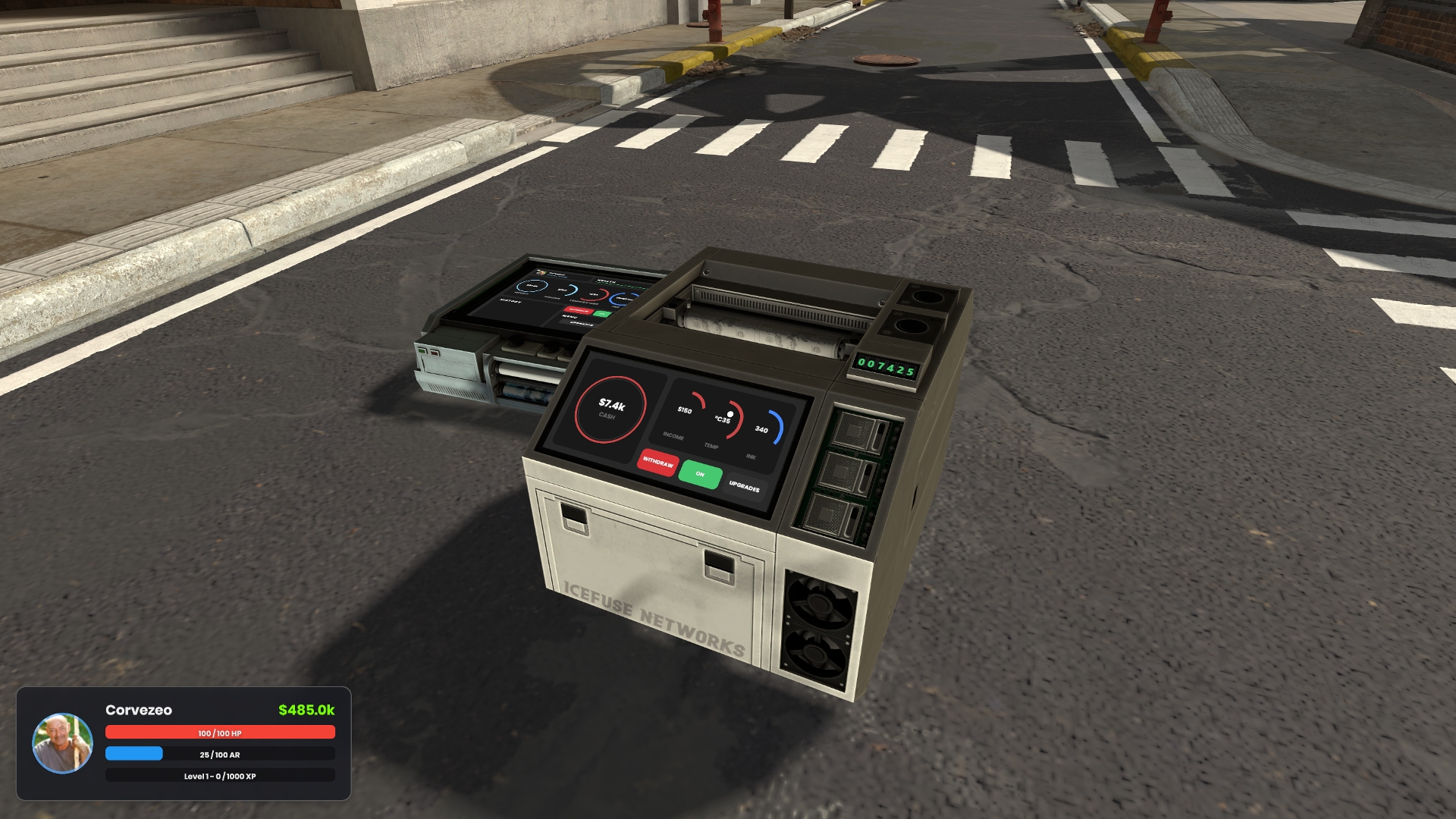Open the printer's UPGRADES menu
The image size is (1456, 819).
coord(744,486)
